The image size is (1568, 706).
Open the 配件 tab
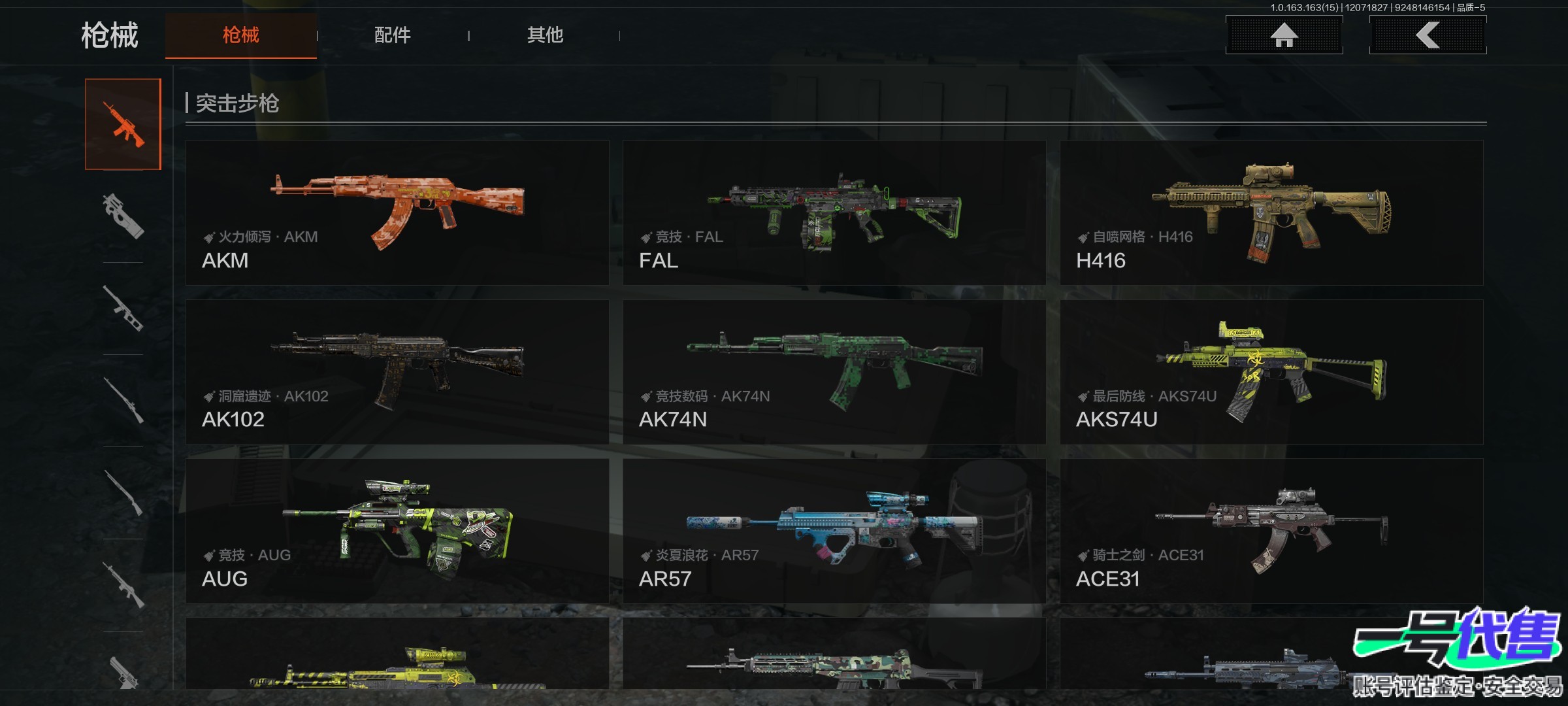[392, 35]
